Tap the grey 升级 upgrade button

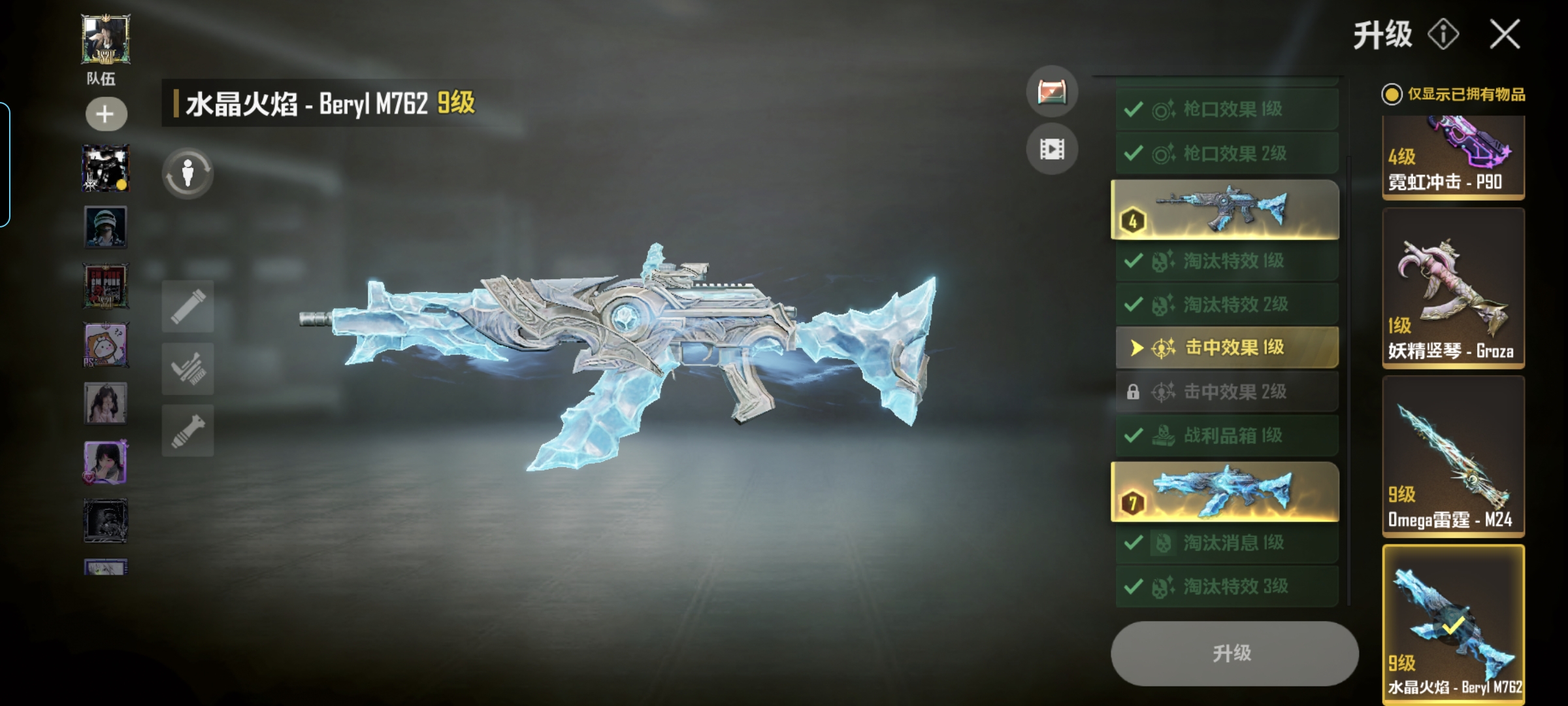(1233, 653)
